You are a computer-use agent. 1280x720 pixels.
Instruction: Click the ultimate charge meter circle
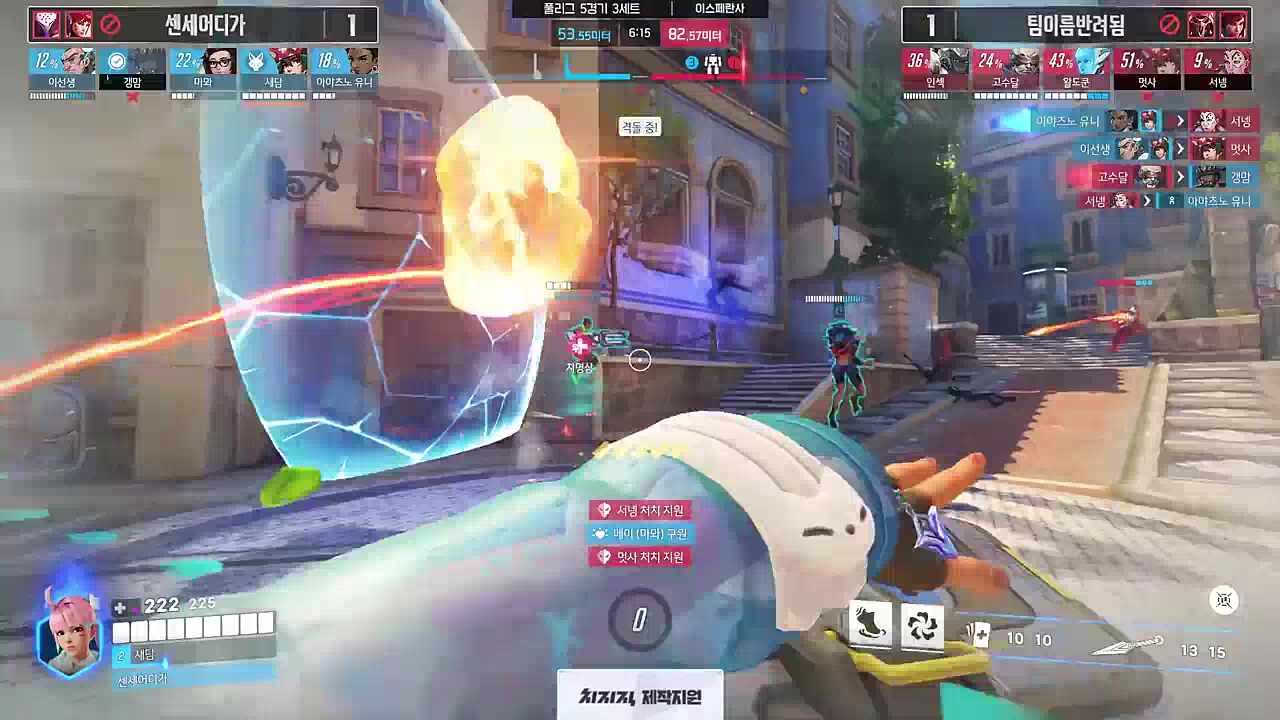pyautogui.click(x=639, y=620)
